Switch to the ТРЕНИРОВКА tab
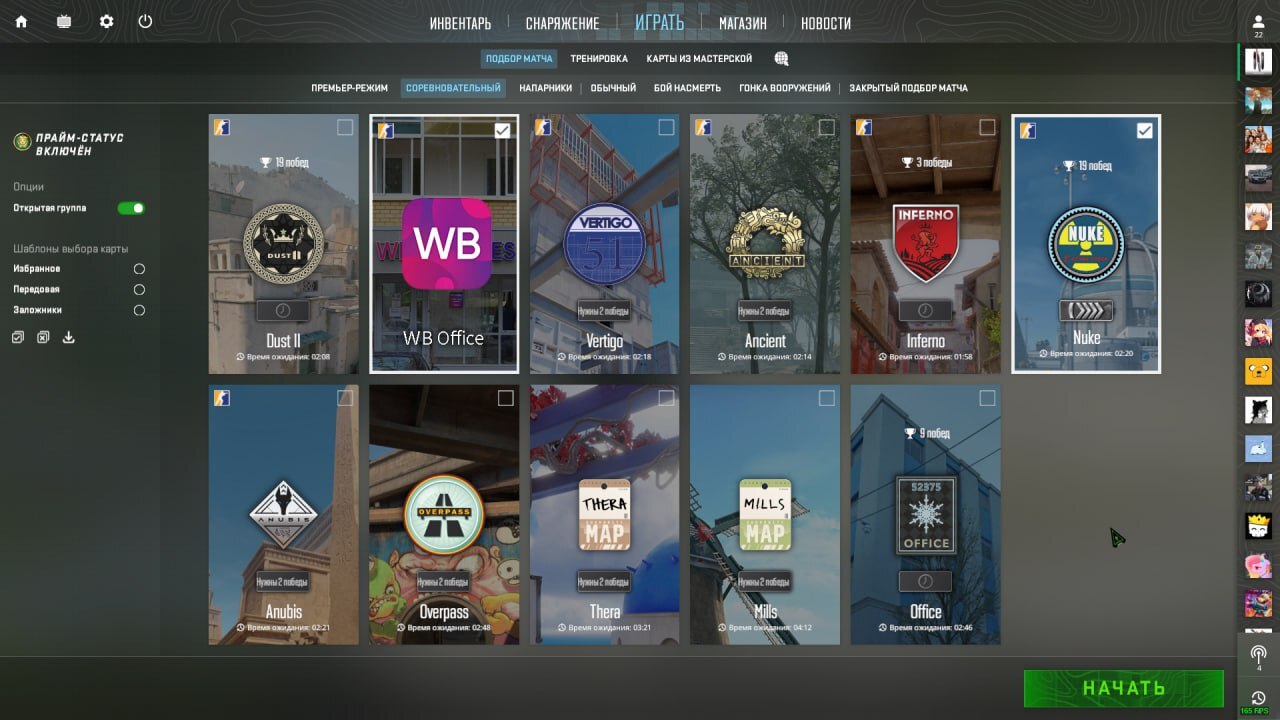This screenshot has width=1280, height=720. tap(599, 59)
